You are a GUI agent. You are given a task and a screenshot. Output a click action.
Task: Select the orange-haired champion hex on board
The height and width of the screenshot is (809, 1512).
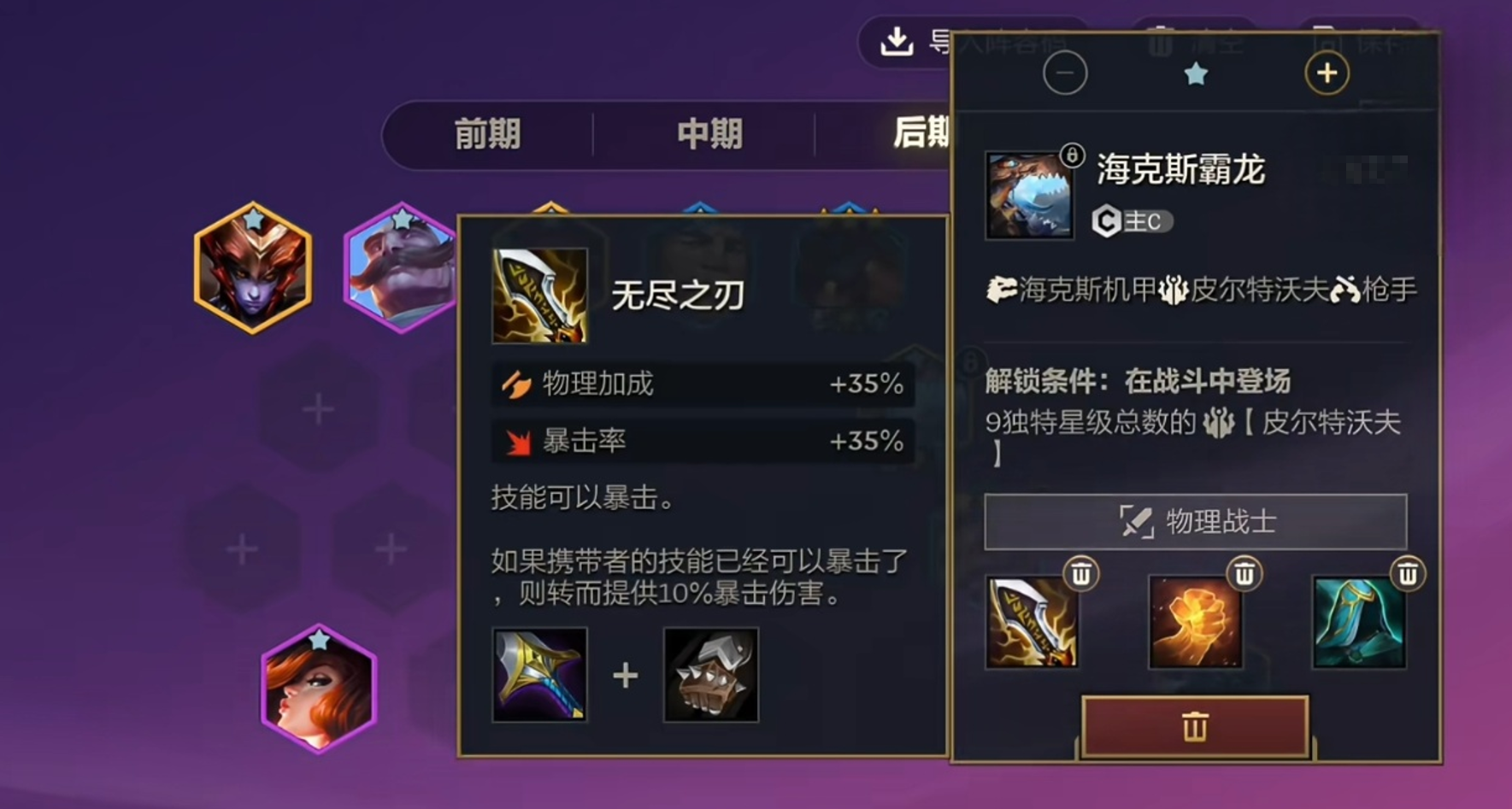click(x=316, y=694)
